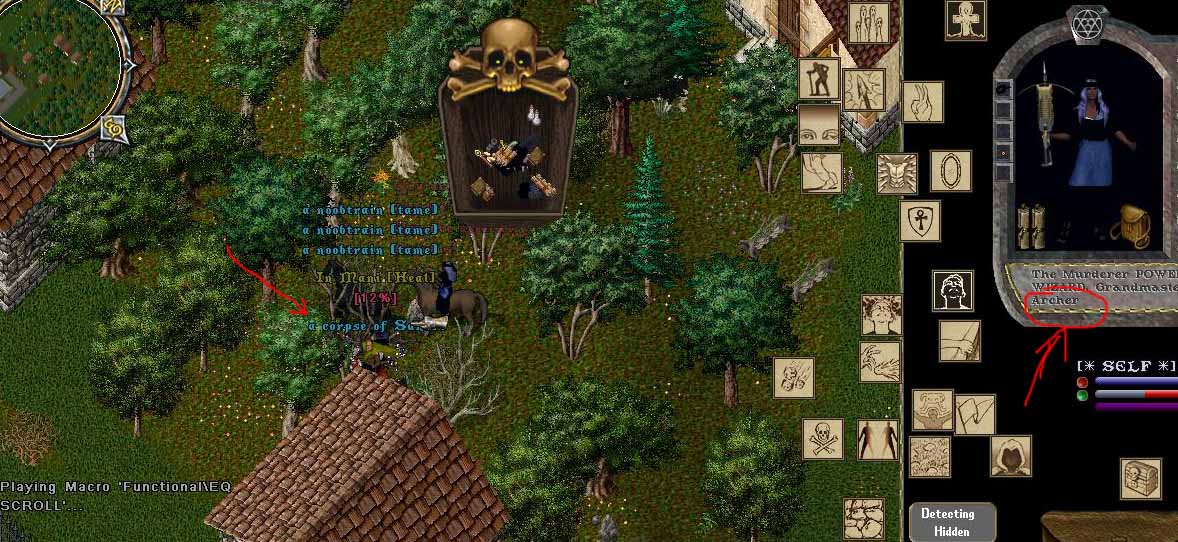Click the ankh figure icon
This screenshot has width=1178, height=542.
967,21
